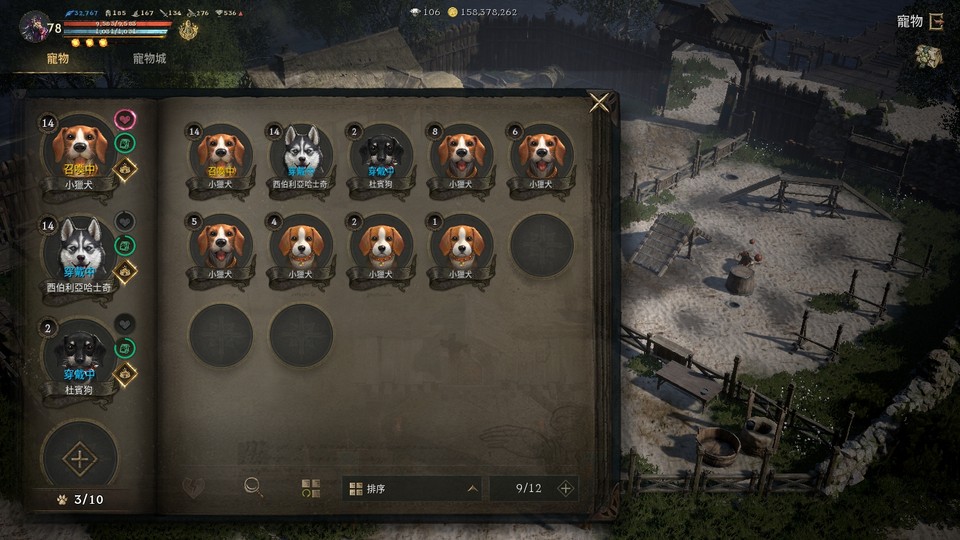Select the level 14 西伯利亞哈士奇 in the grid
The height and width of the screenshot is (540, 960).
300,154
